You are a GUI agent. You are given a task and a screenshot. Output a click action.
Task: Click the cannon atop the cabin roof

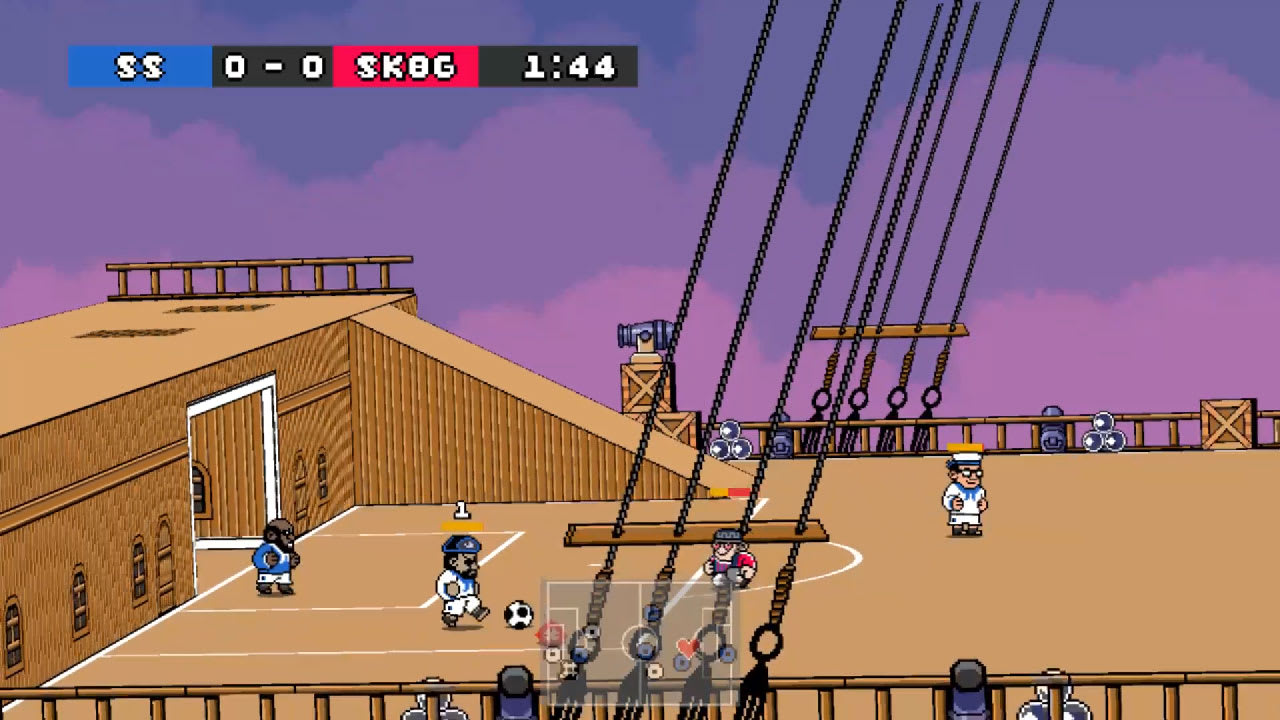(644, 335)
